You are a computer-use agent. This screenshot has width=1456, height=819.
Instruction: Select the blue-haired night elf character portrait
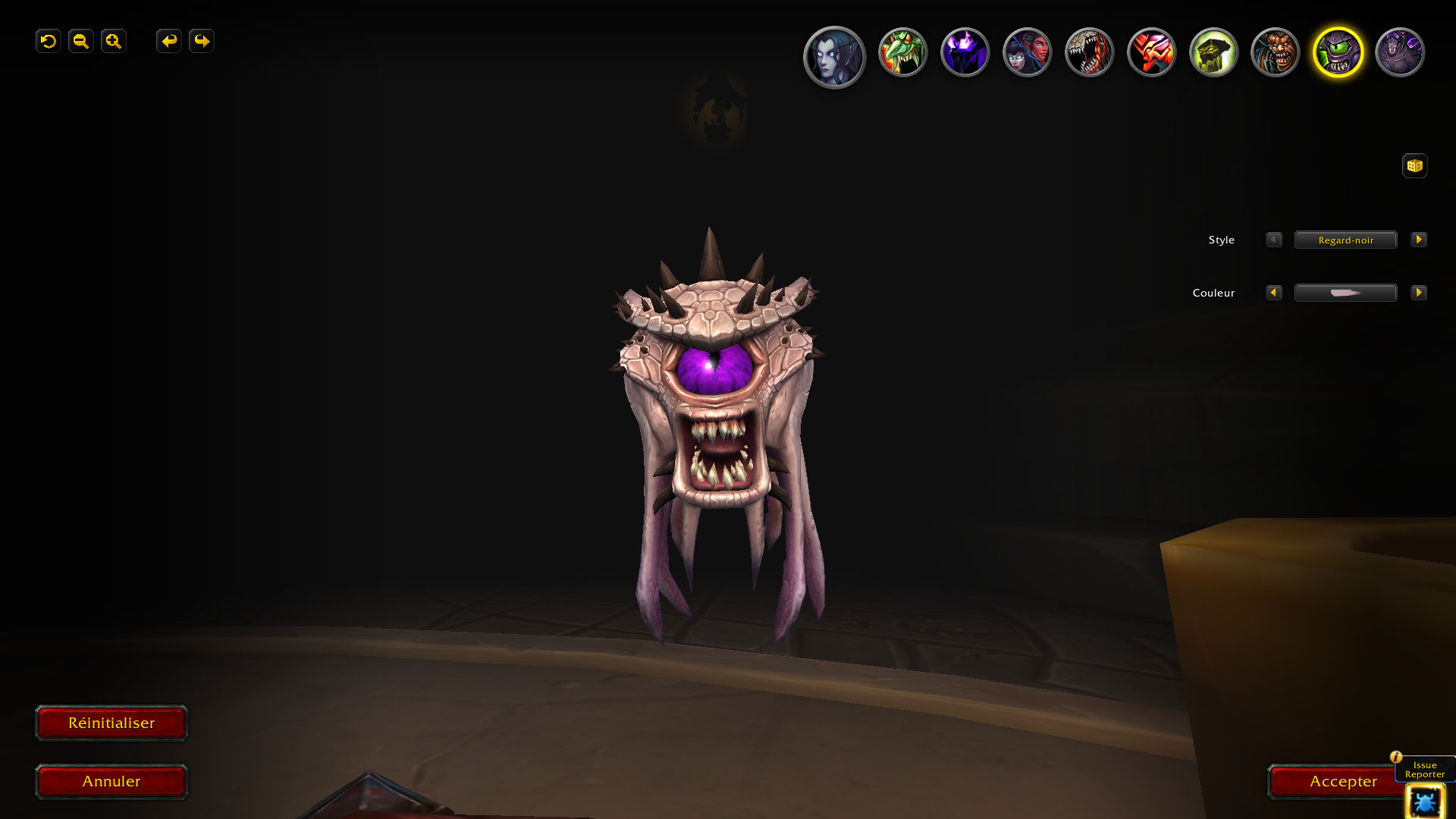tap(834, 56)
